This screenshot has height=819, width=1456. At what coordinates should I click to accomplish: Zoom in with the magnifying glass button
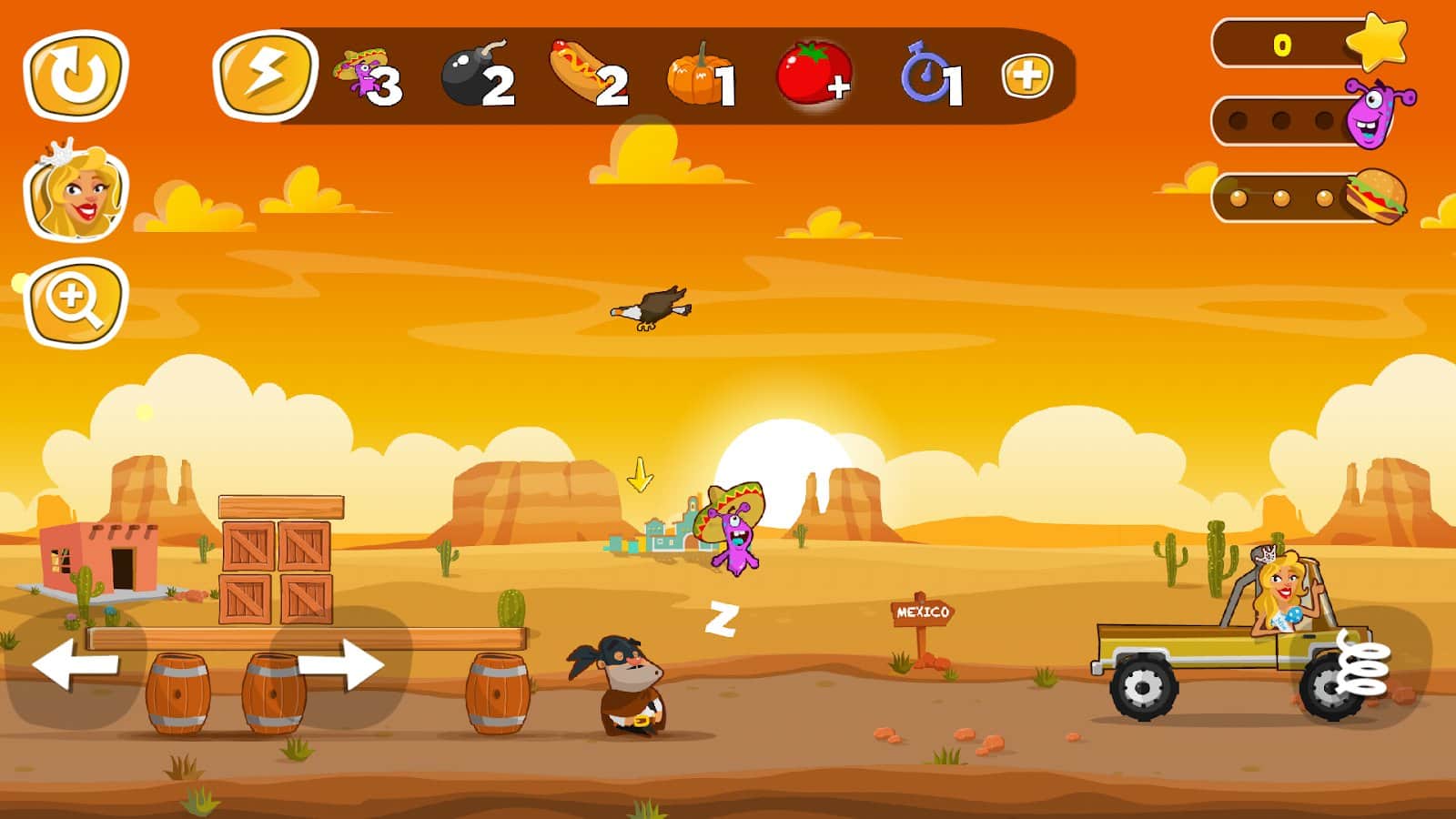[x=76, y=303]
